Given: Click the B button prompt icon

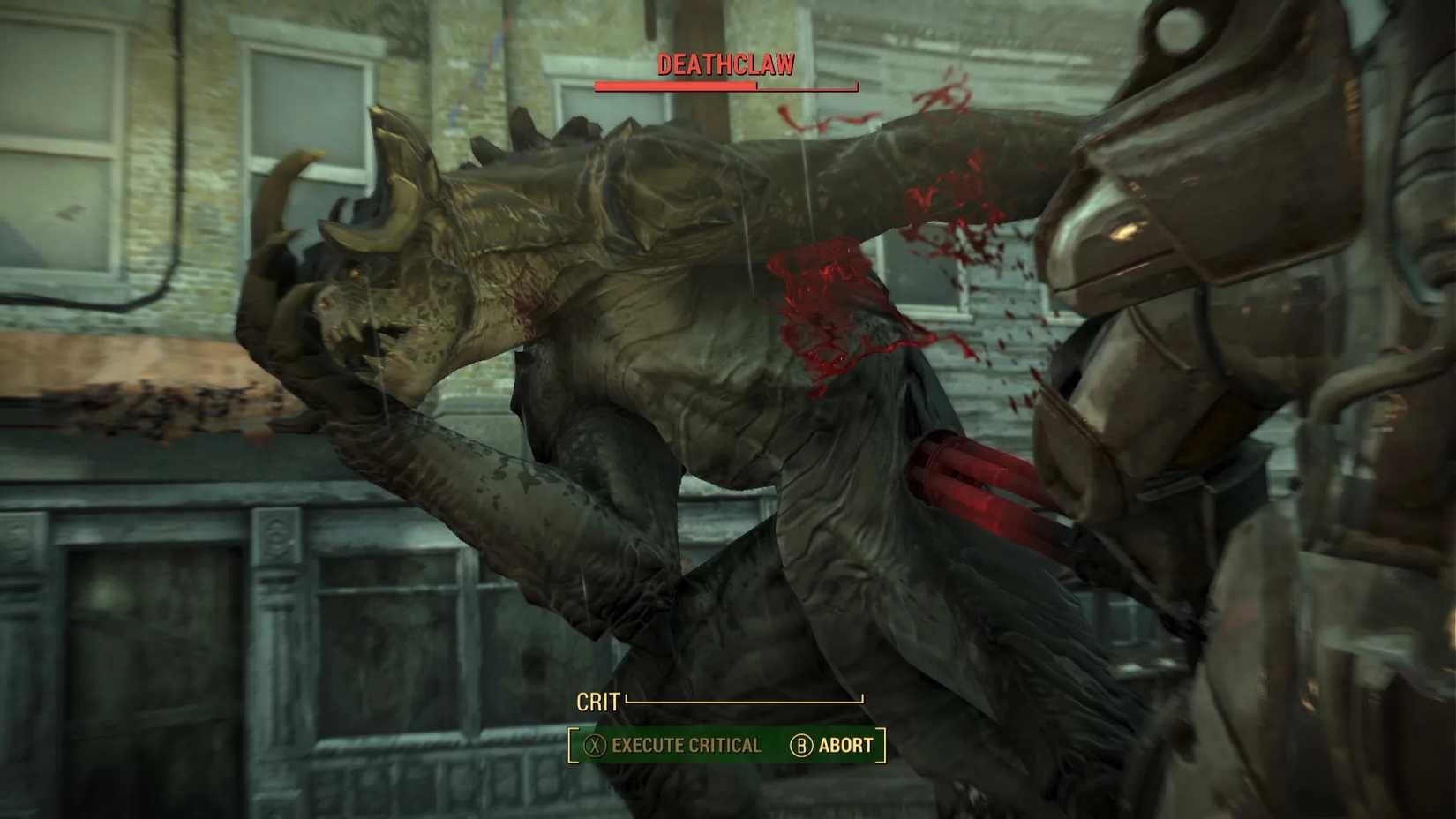Looking at the screenshot, I should click(799, 745).
